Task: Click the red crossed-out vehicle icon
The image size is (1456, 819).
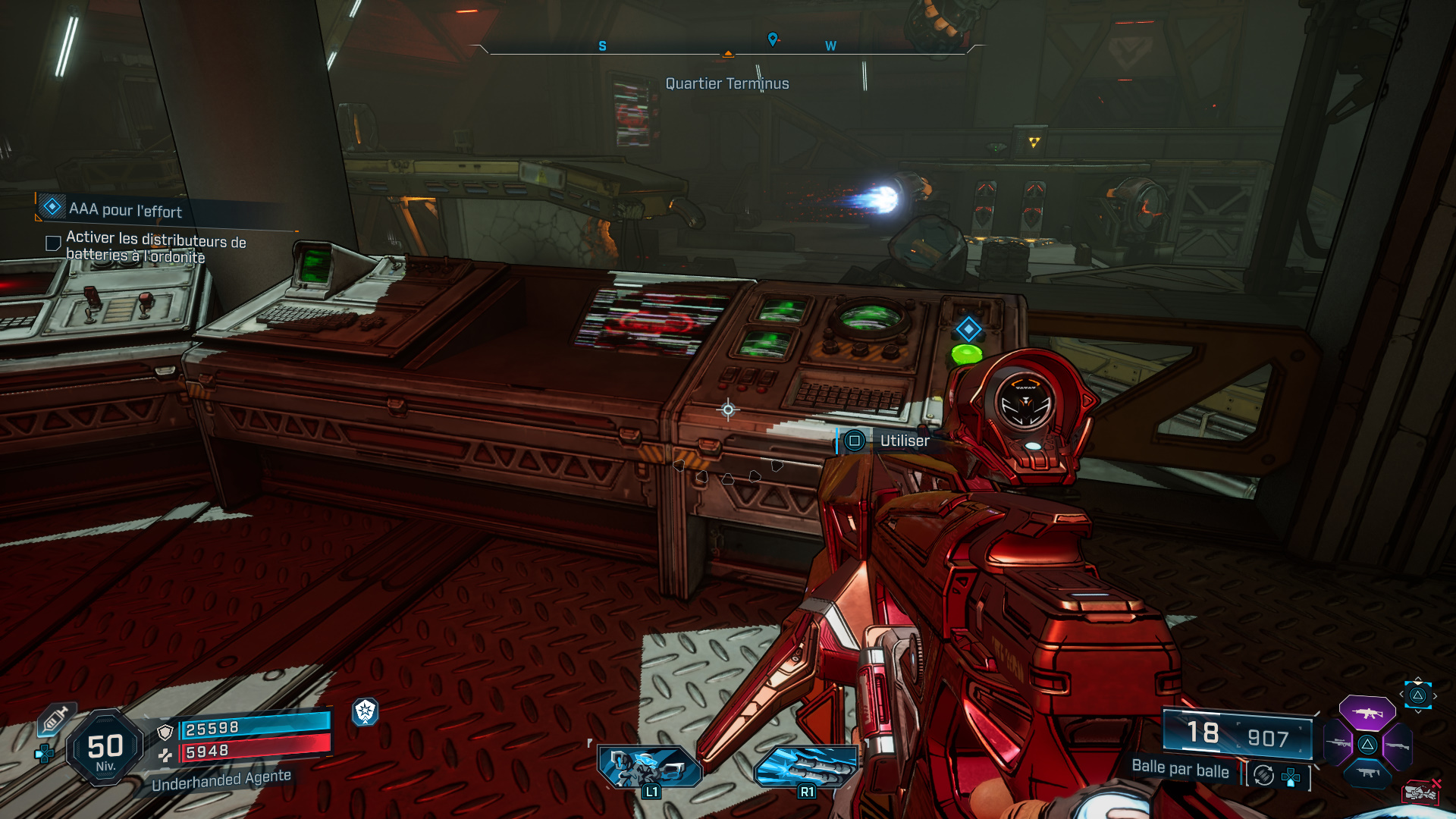Action: click(1421, 792)
